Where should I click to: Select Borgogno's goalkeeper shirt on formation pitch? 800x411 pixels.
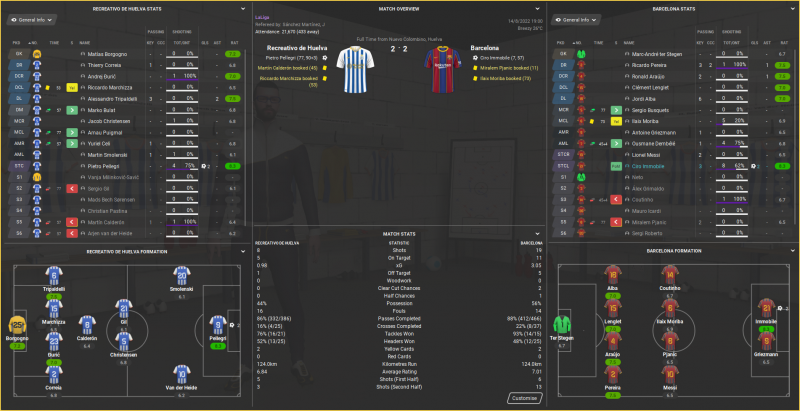[19, 328]
